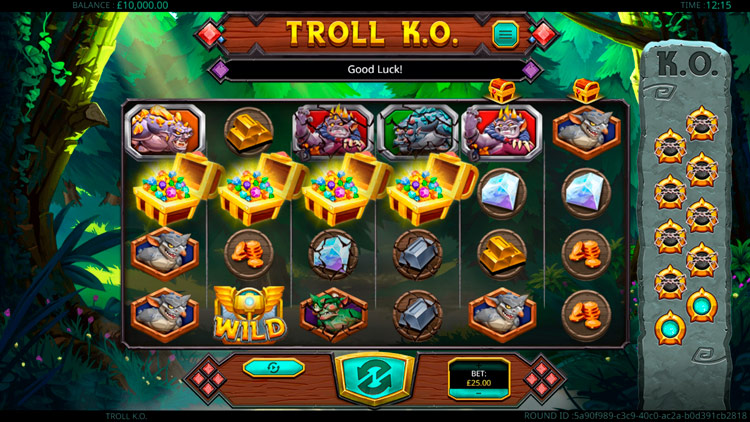Open the £25.00 bet selector
Screen dimensions: 750x422
478,378
